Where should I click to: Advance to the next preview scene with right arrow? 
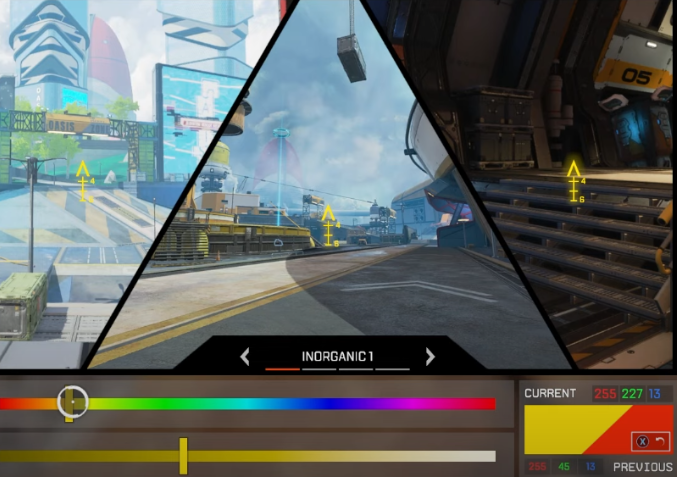click(430, 356)
